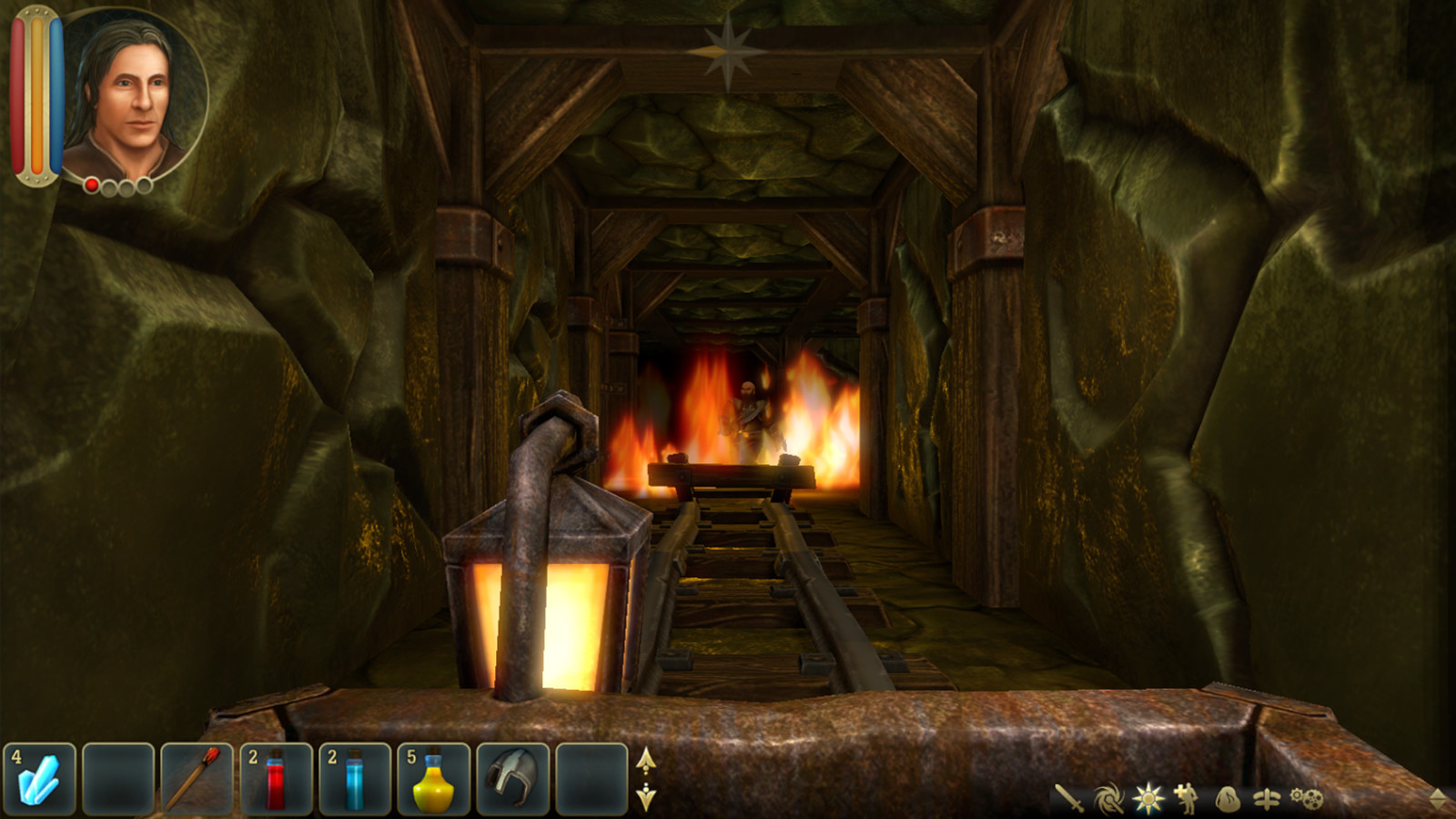Image resolution: width=1456 pixels, height=819 pixels.
Task: Open the map using the stone icon
Action: [x=1228, y=798]
